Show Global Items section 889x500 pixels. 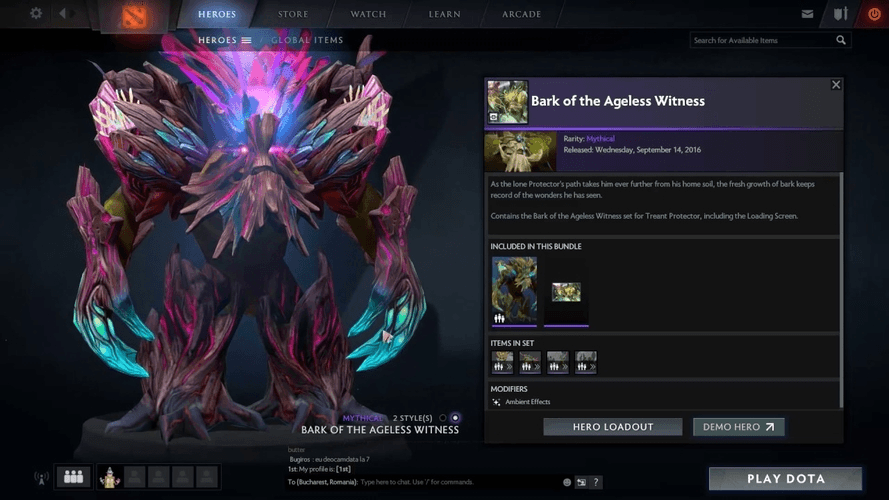[x=307, y=40]
